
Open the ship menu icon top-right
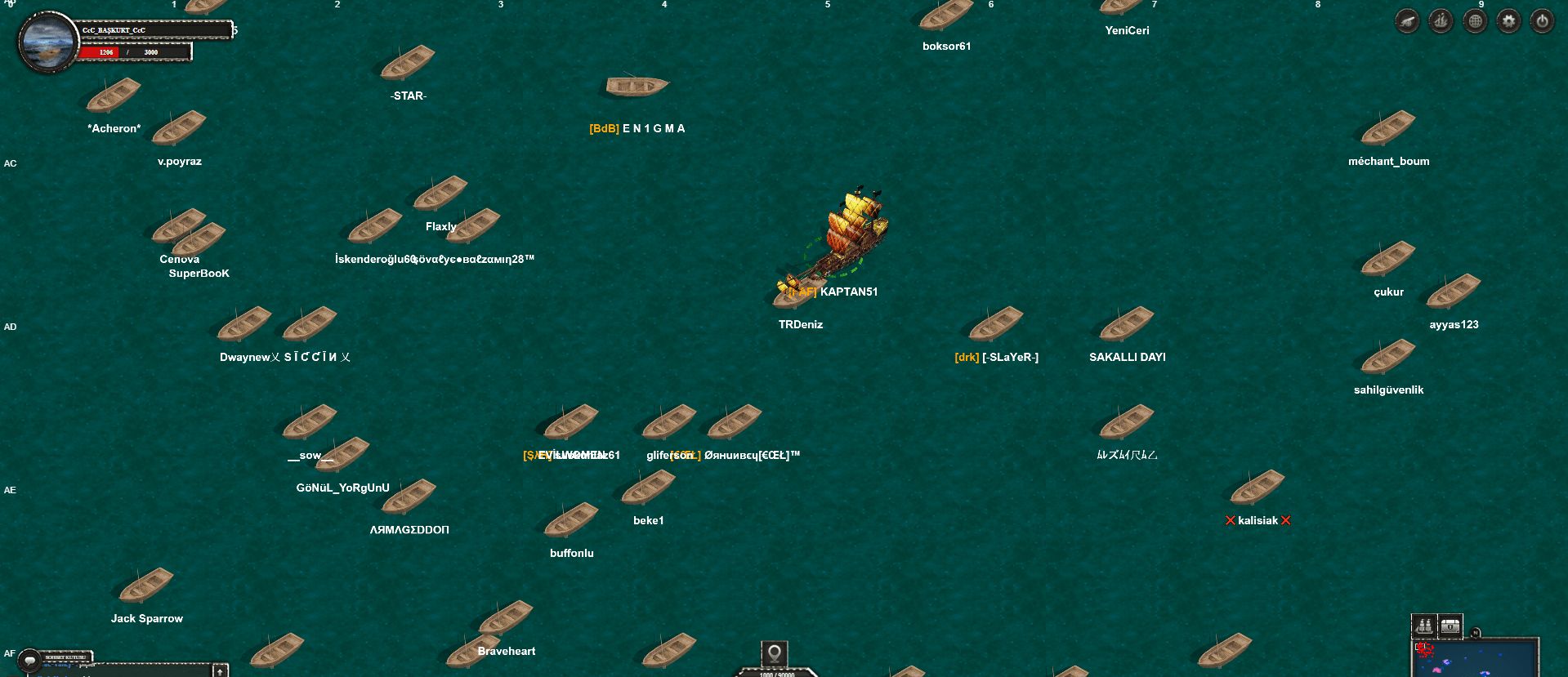(x=1440, y=20)
